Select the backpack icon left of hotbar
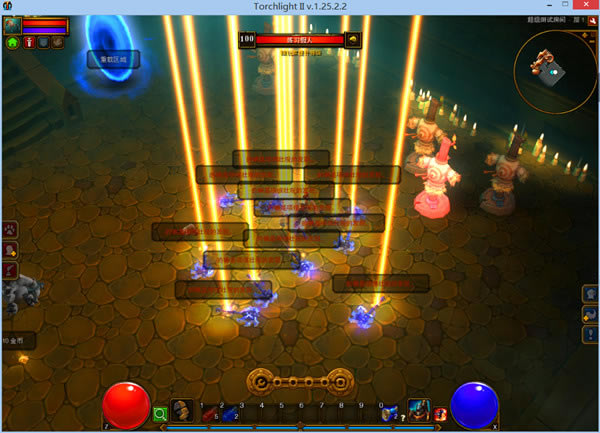Viewport: 600px width, 433px height. 181,410
